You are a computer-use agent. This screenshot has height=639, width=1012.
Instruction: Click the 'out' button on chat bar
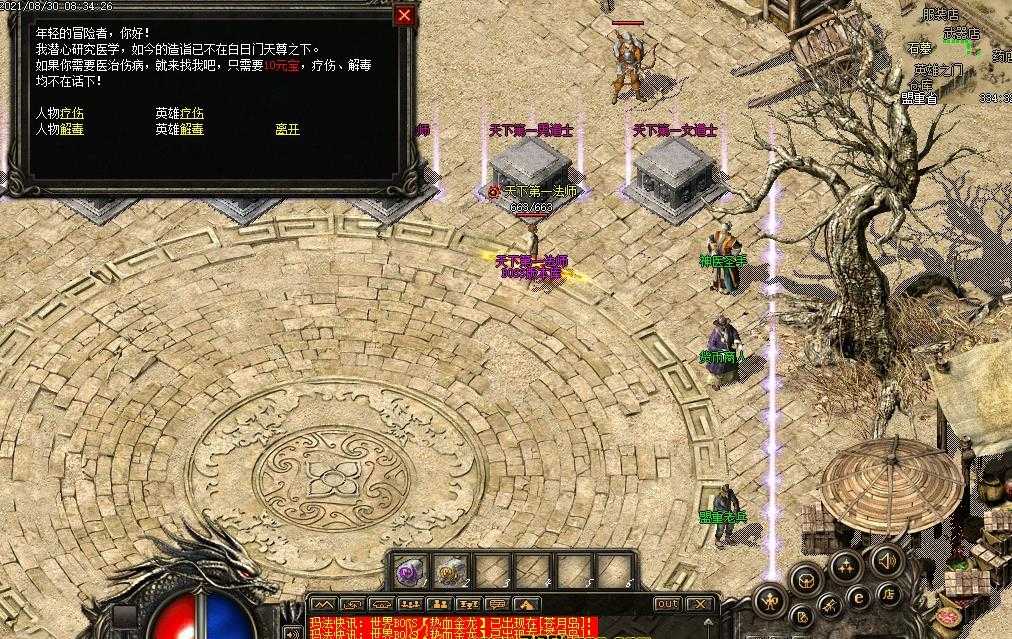point(667,604)
